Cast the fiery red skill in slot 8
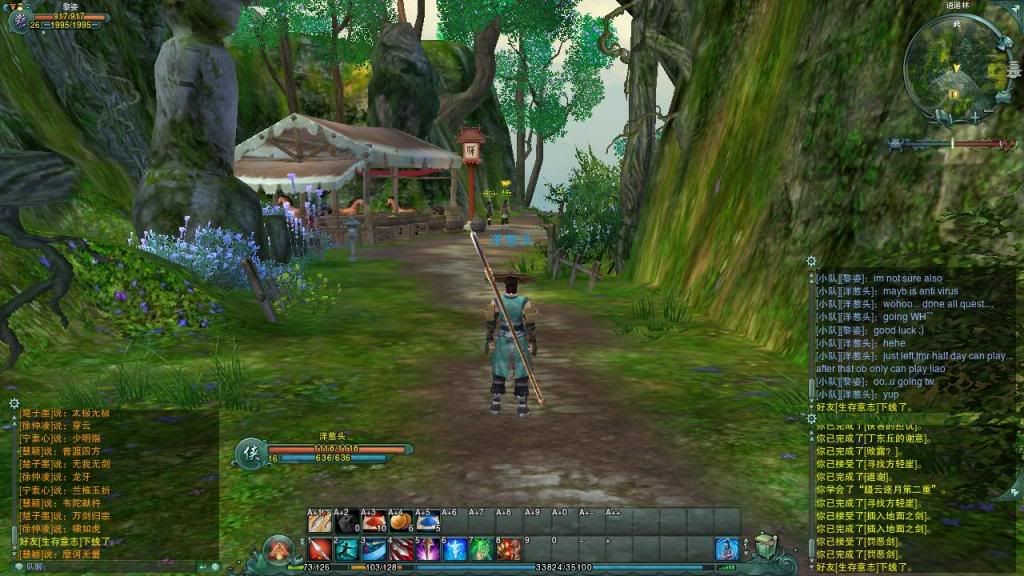The image size is (1024, 576). (x=508, y=548)
